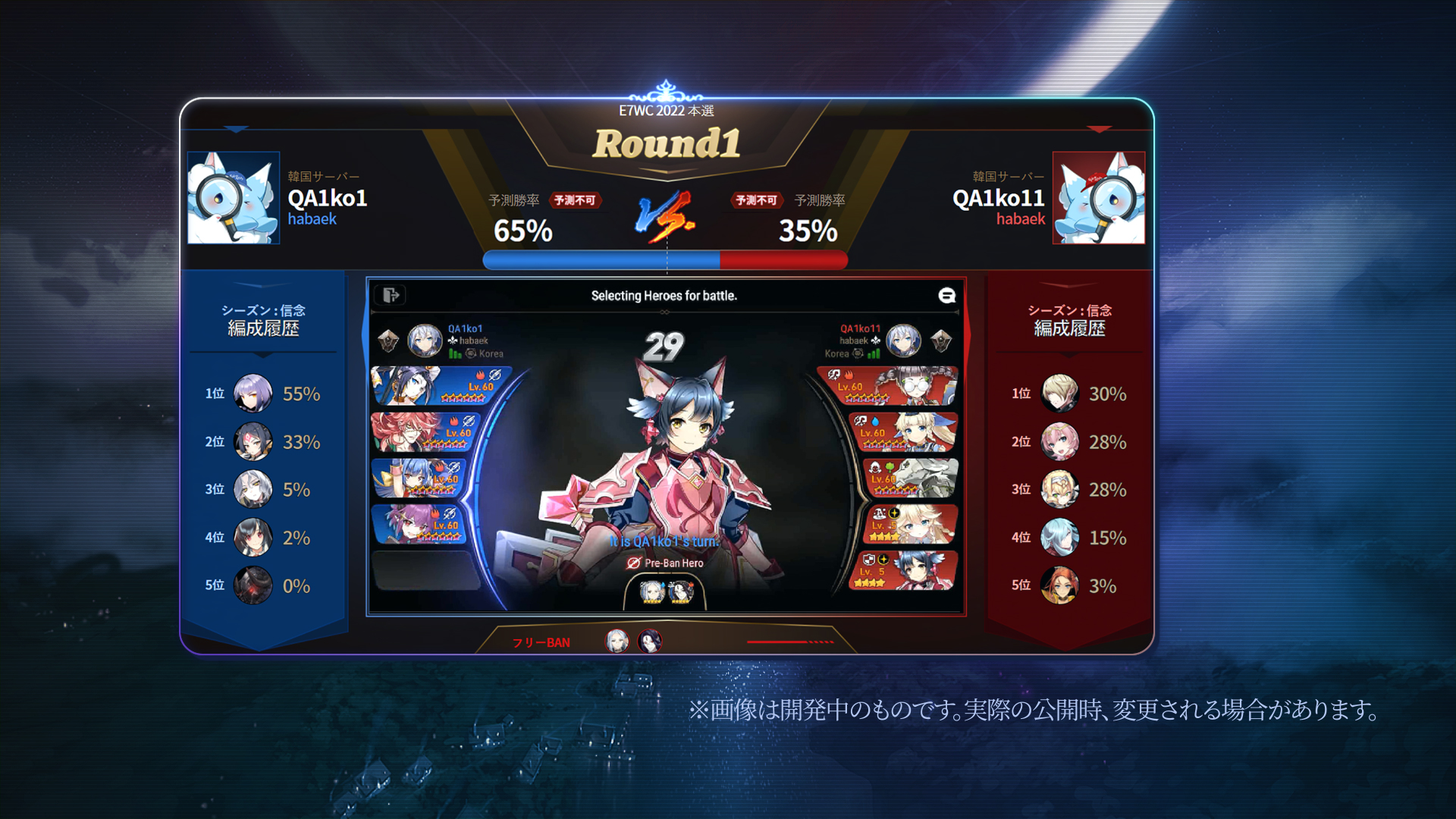Choose the white horse hero card

tap(912, 478)
